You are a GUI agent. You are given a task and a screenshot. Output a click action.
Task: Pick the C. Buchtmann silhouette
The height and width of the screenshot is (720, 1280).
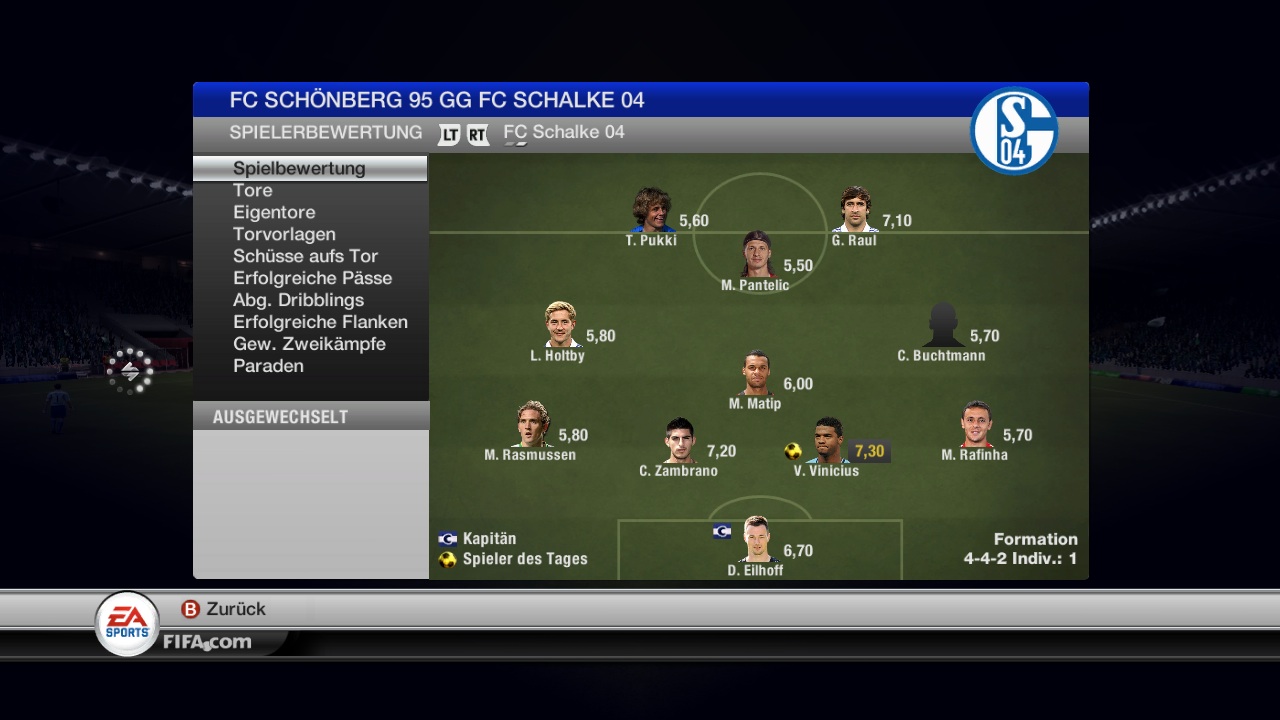(x=942, y=325)
